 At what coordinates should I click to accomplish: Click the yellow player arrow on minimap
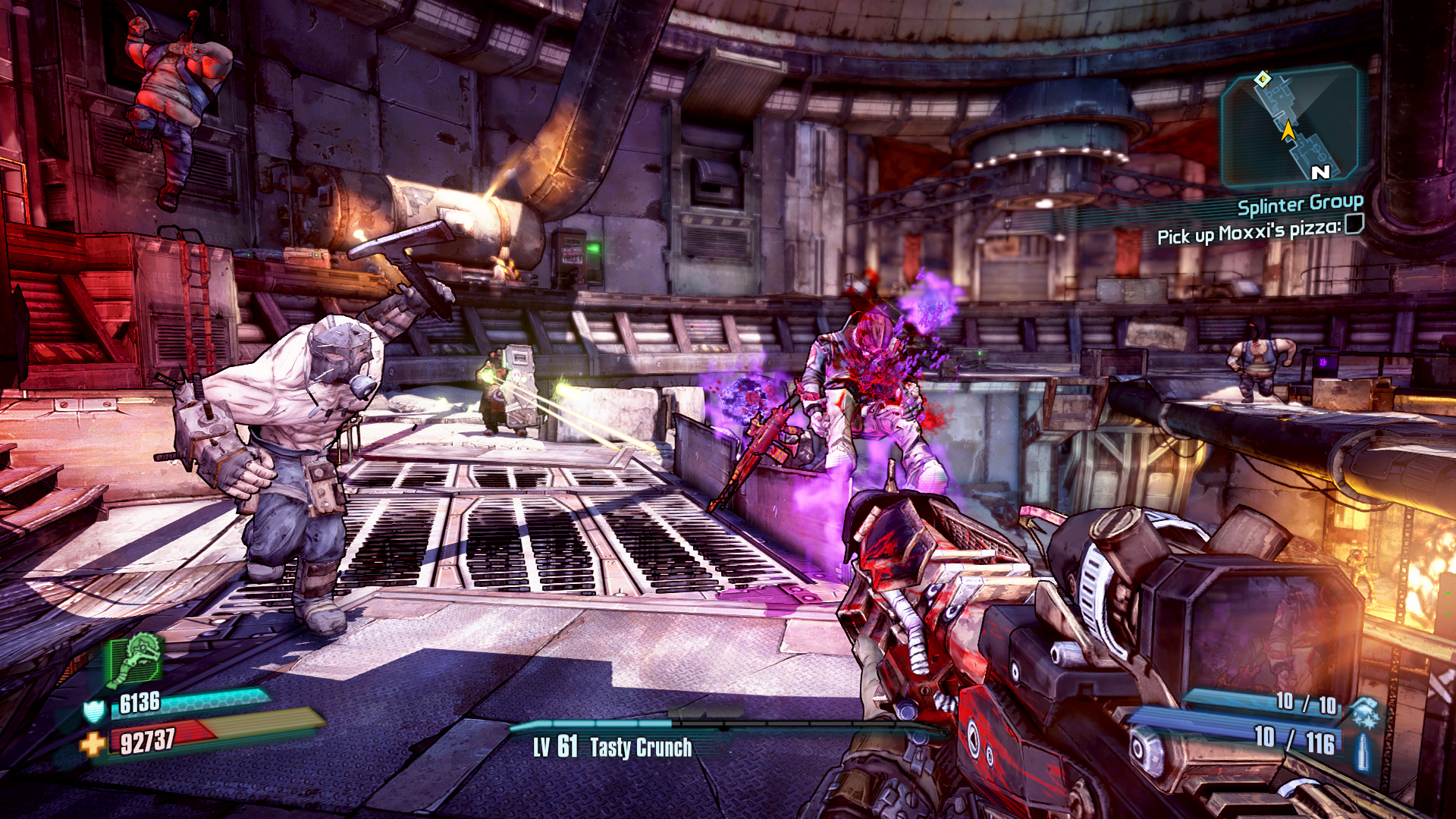(1288, 131)
